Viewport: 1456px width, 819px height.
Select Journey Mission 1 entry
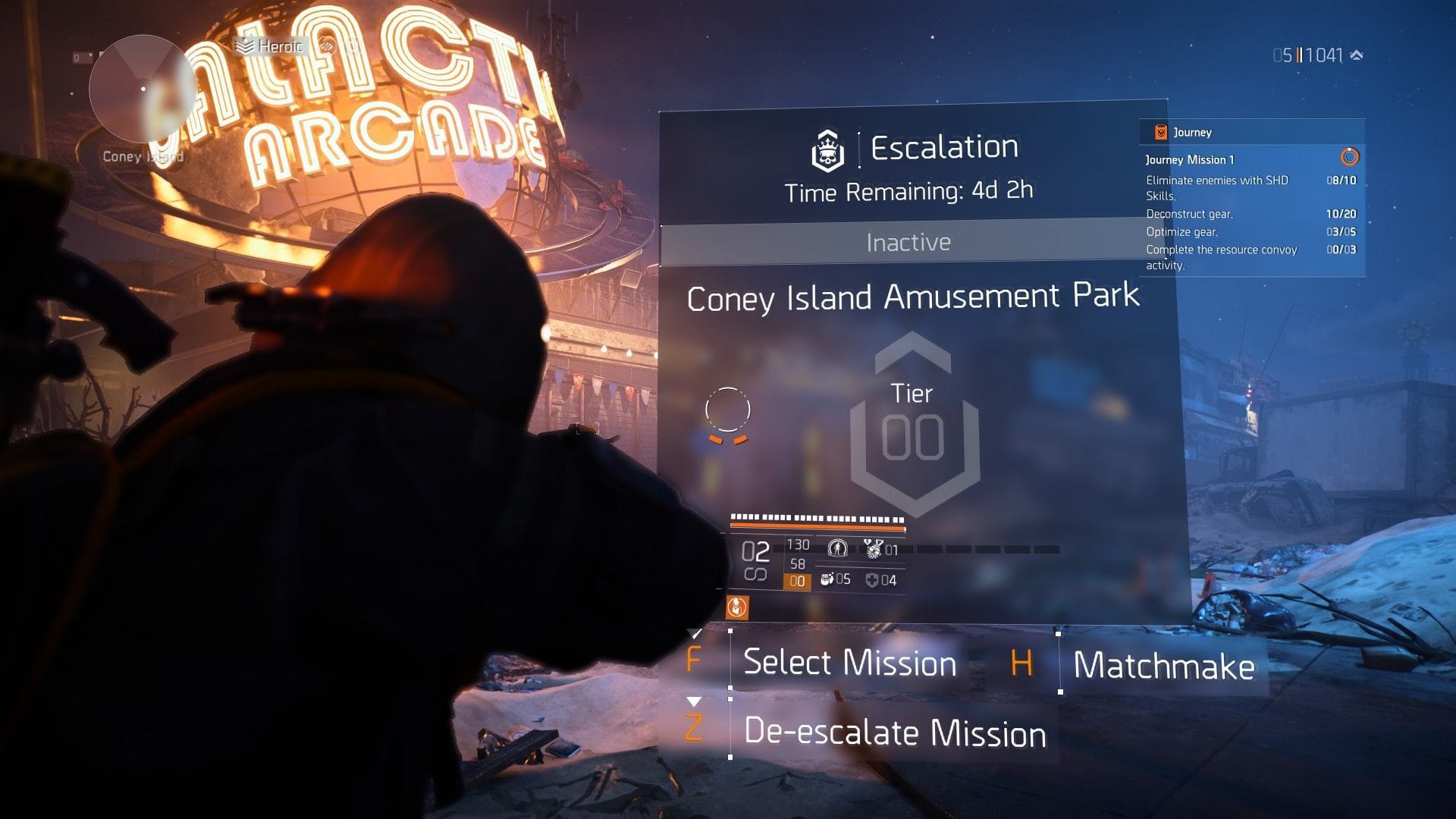click(1191, 159)
